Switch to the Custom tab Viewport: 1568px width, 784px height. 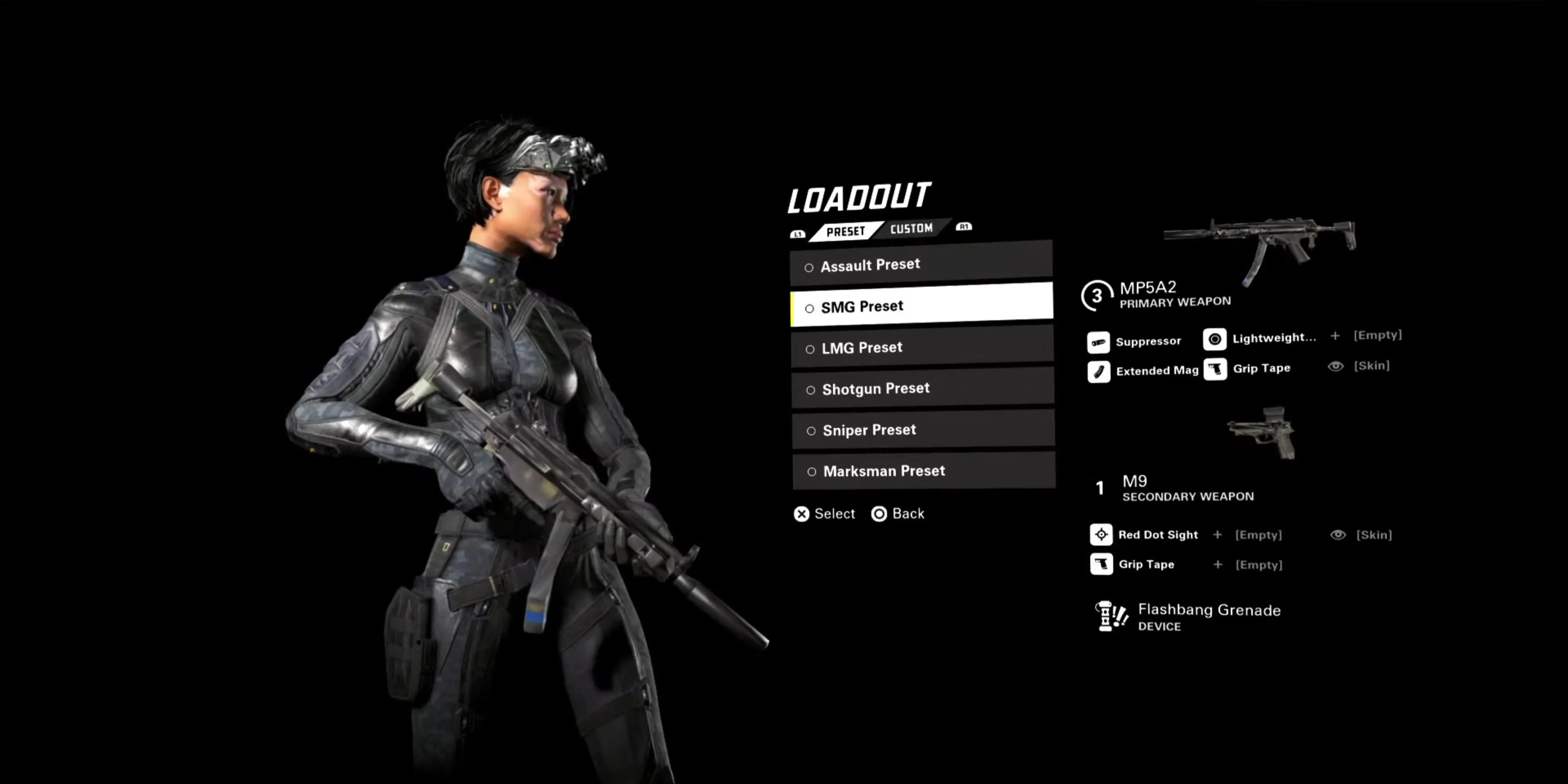(911, 229)
